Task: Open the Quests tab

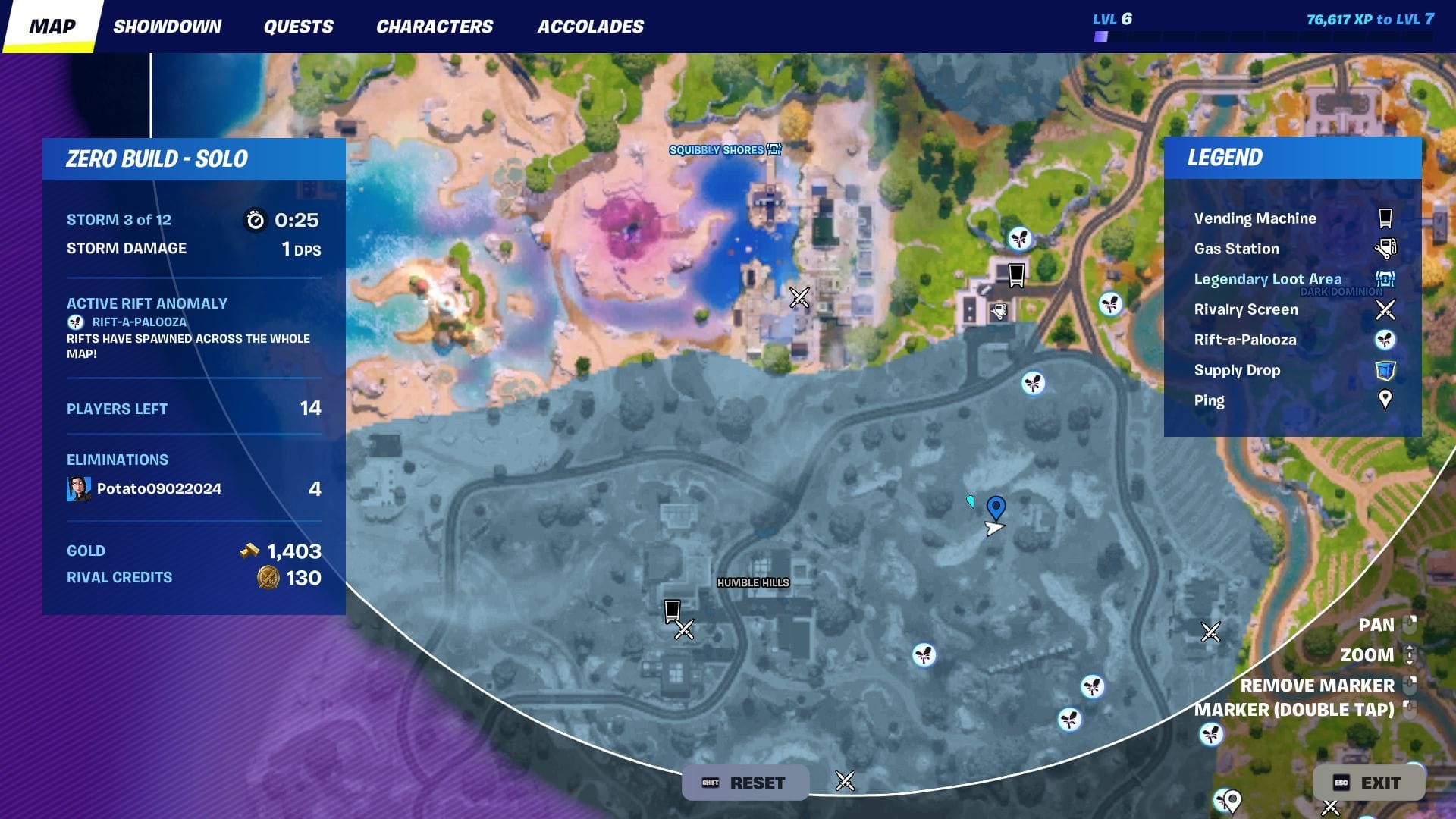Action: pos(298,27)
